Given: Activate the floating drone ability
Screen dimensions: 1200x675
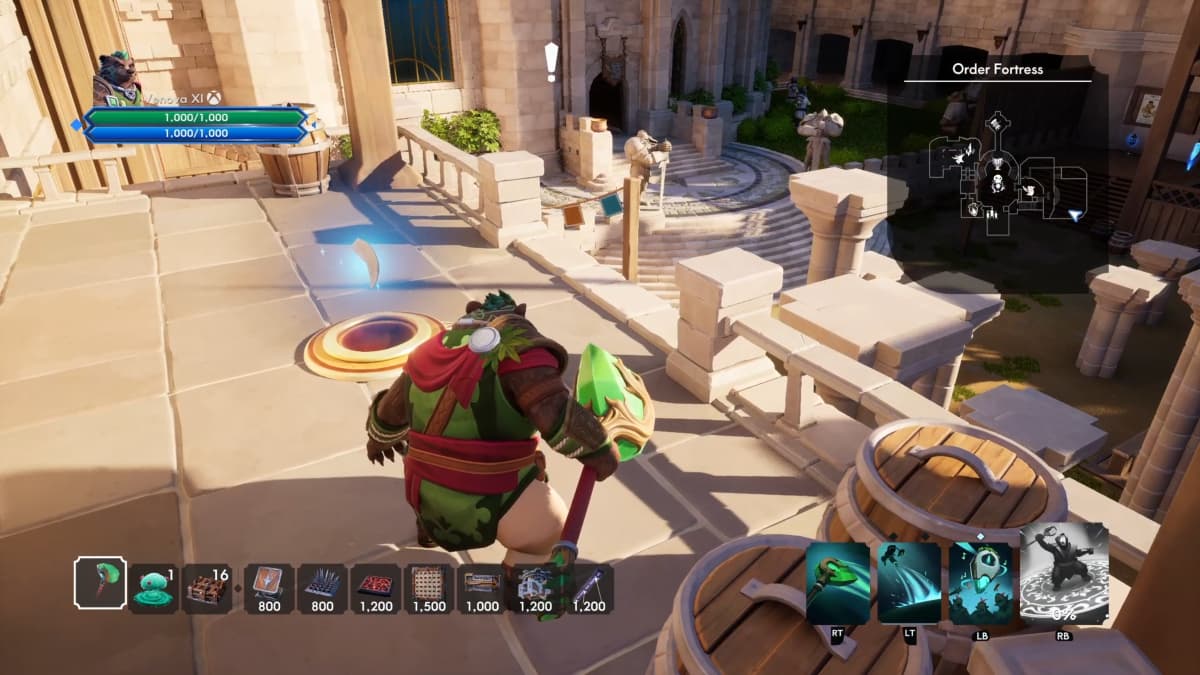Looking at the screenshot, I should 980,584.
